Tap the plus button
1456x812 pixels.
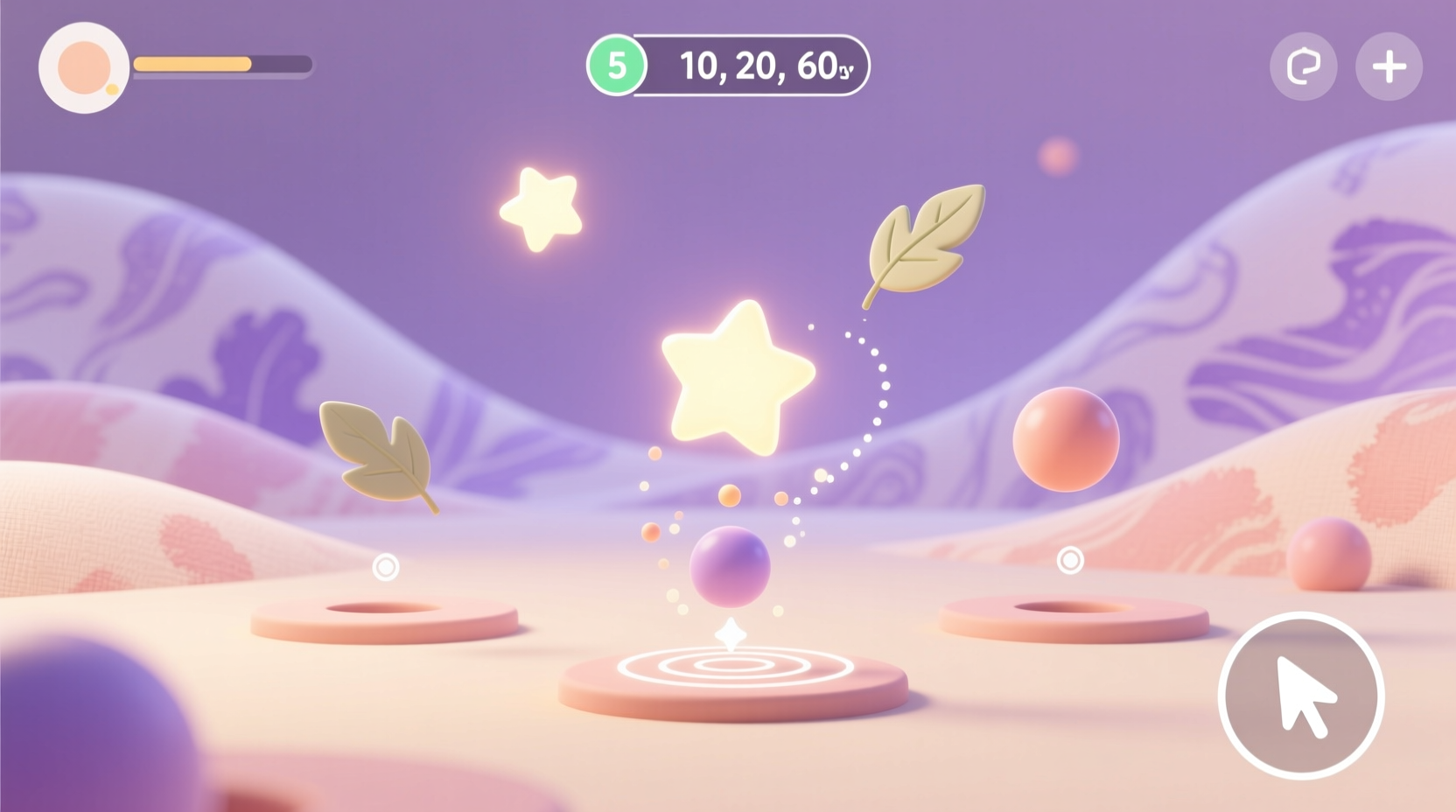(1389, 66)
